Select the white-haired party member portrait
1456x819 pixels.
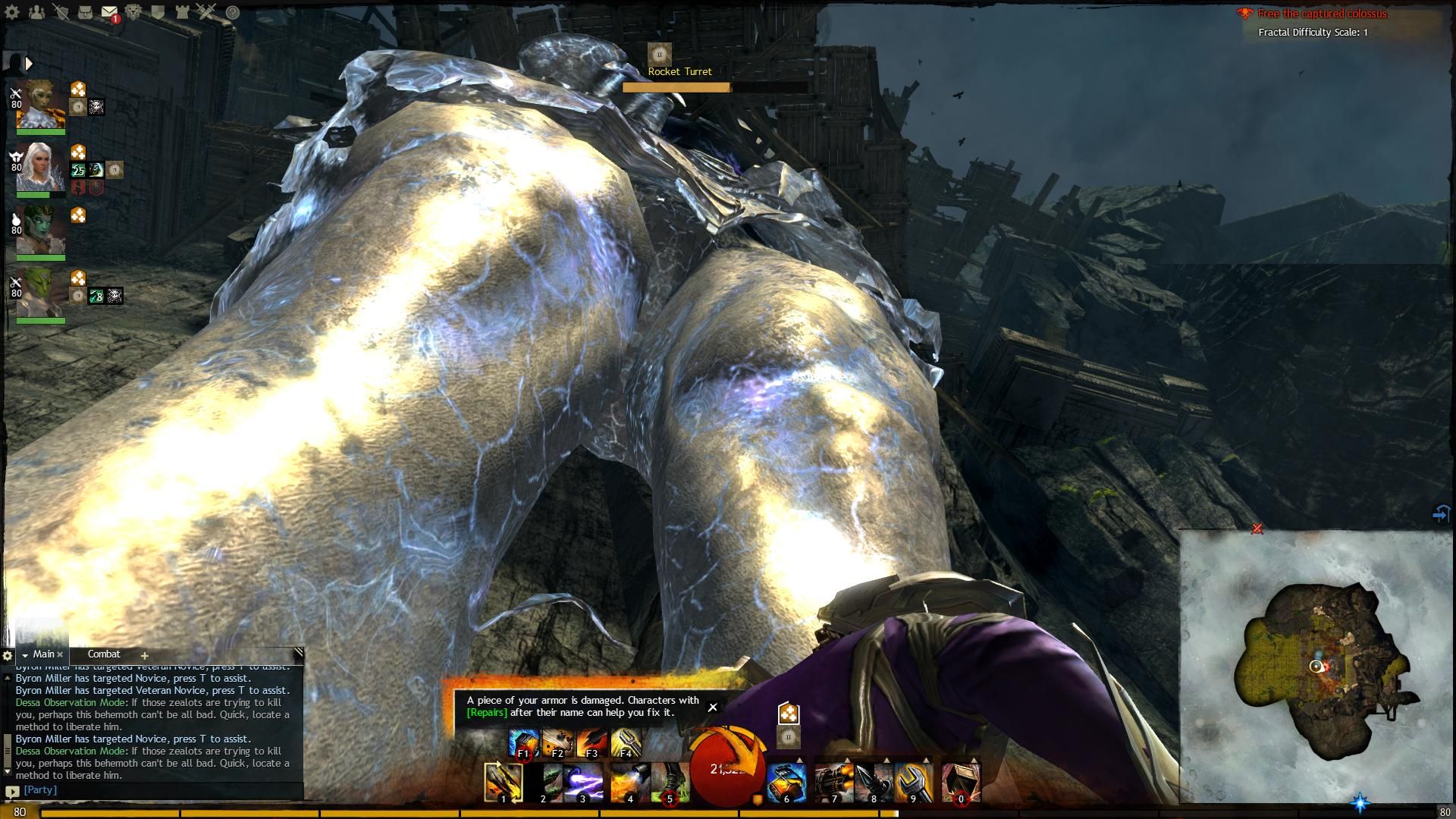[x=40, y=168]
